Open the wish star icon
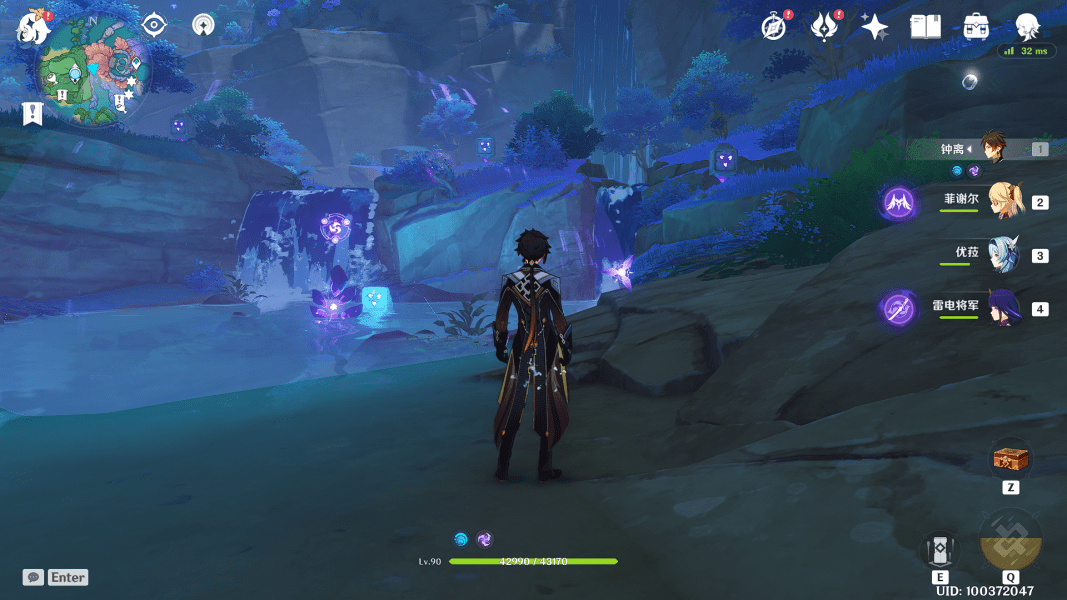The width and height of the screenshot is (1067, 600). [x=875, y=27]
